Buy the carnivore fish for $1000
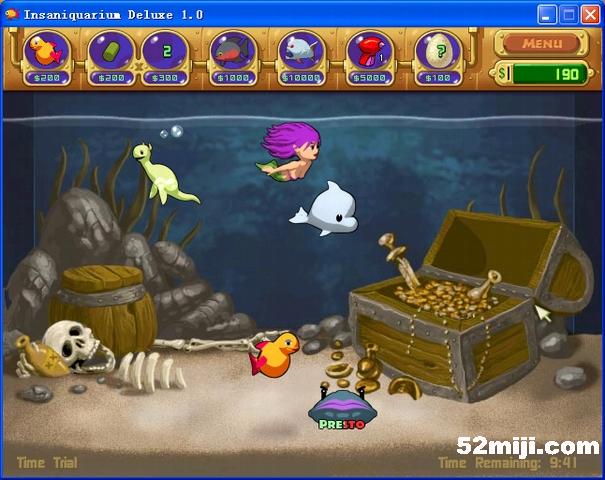This screenshot has height=480, width=605. point(232,52)
